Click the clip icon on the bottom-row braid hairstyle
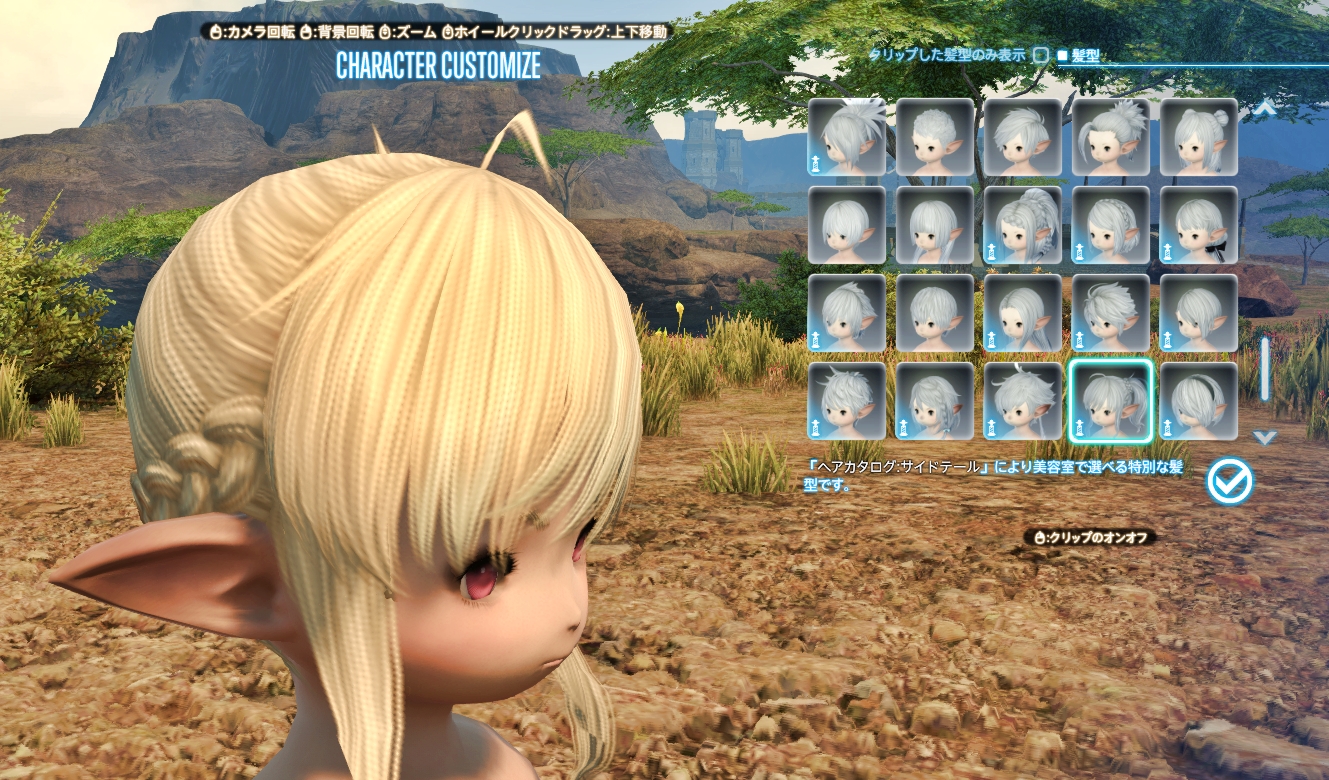 coord(904,428)
